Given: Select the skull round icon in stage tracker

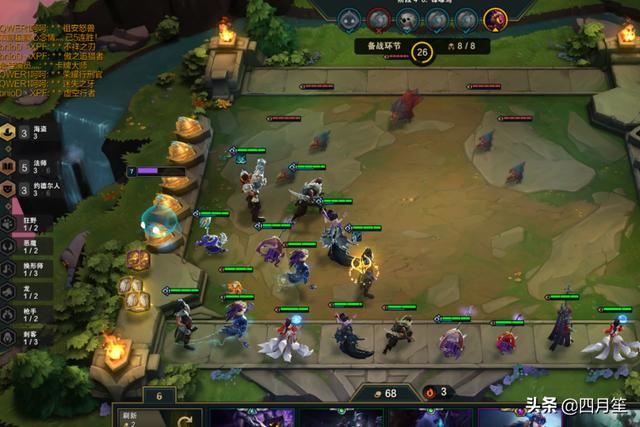Looking at the screenshot, I should (407, 19).
